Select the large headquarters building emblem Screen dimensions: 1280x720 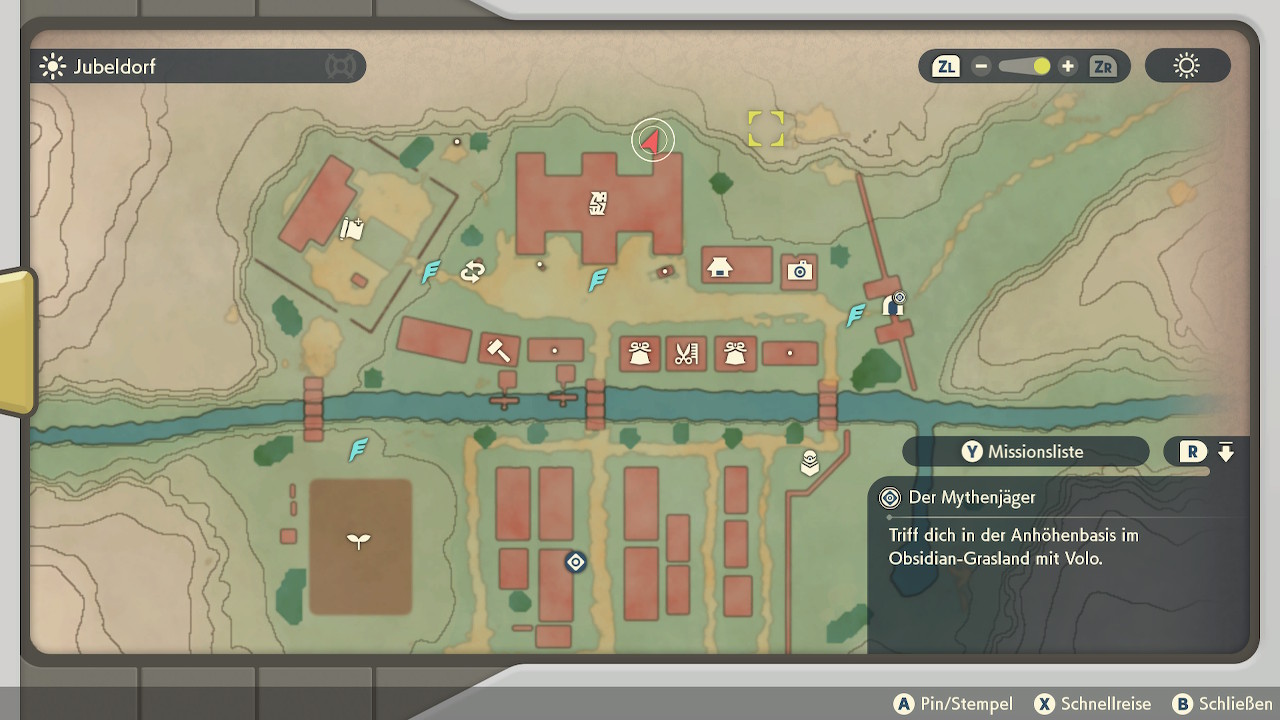coord(598,204)
